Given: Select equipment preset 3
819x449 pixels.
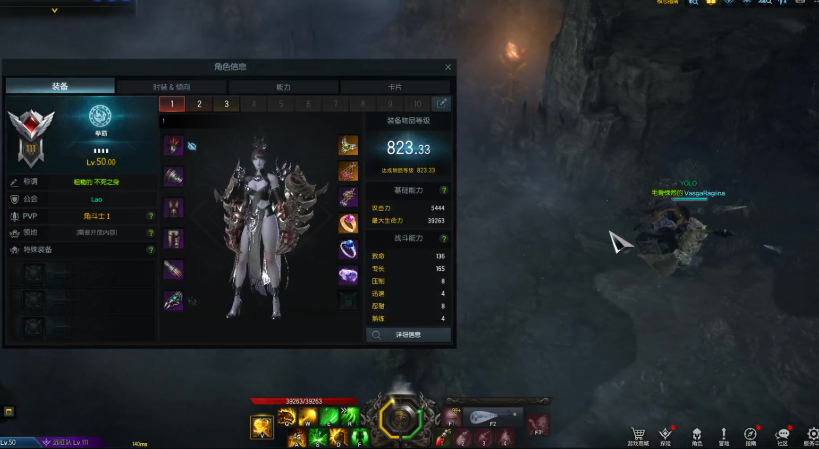Looking at the screenshot, I should point(226,104).
